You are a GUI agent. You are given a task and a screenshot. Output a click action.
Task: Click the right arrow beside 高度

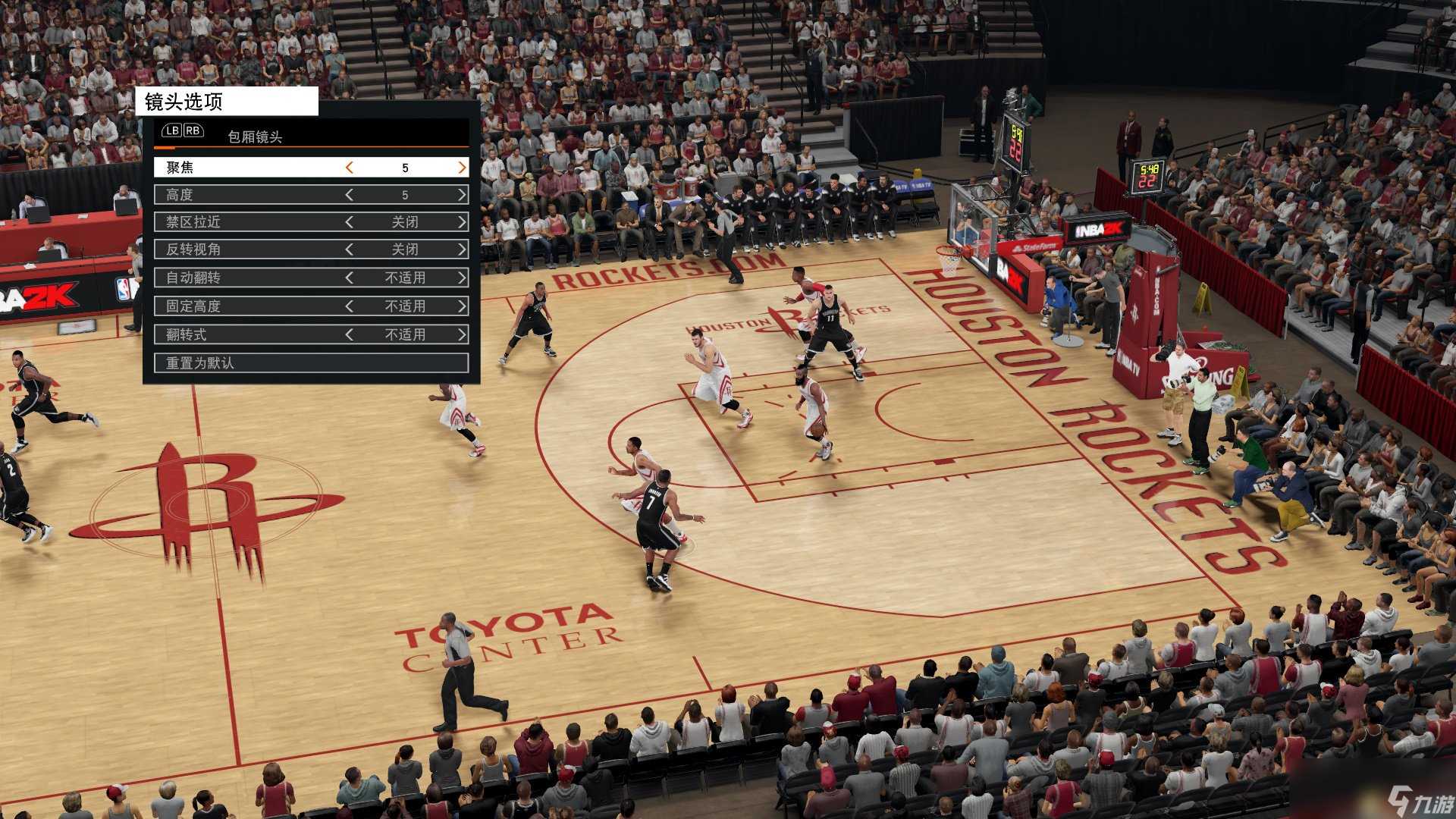coord(462,195)
